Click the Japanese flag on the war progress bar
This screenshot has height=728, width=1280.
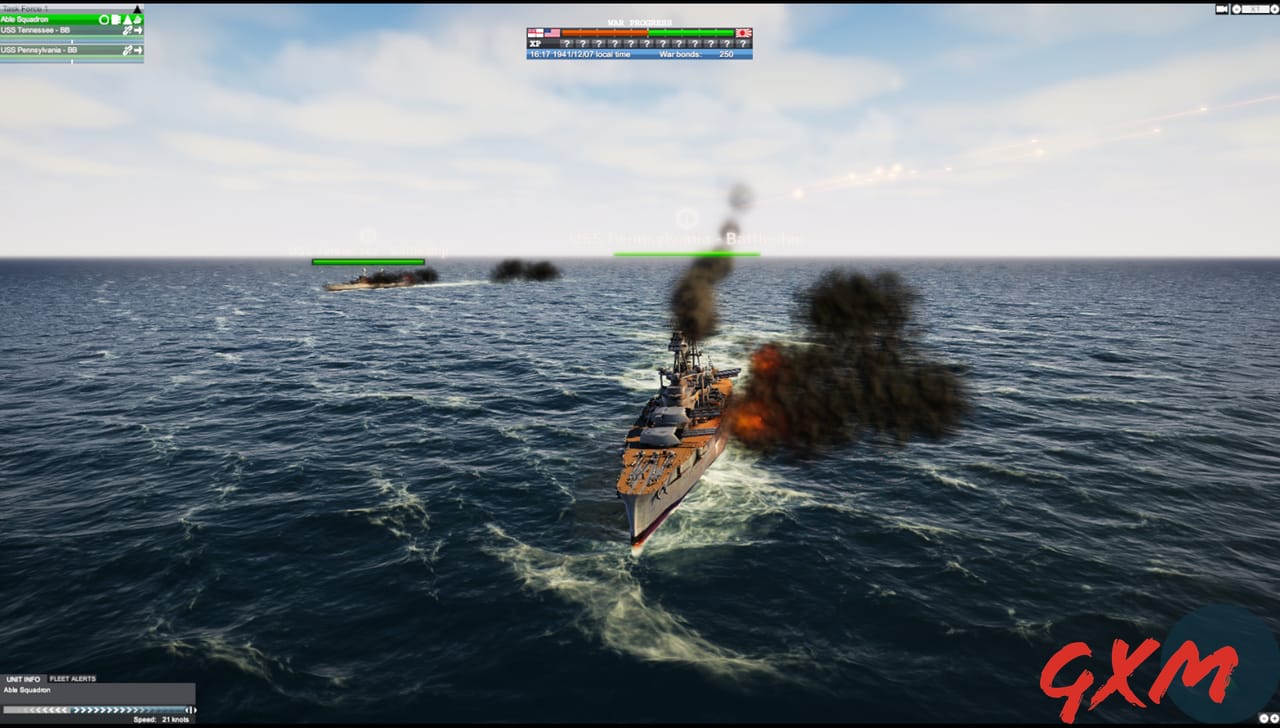coord(744,31)
